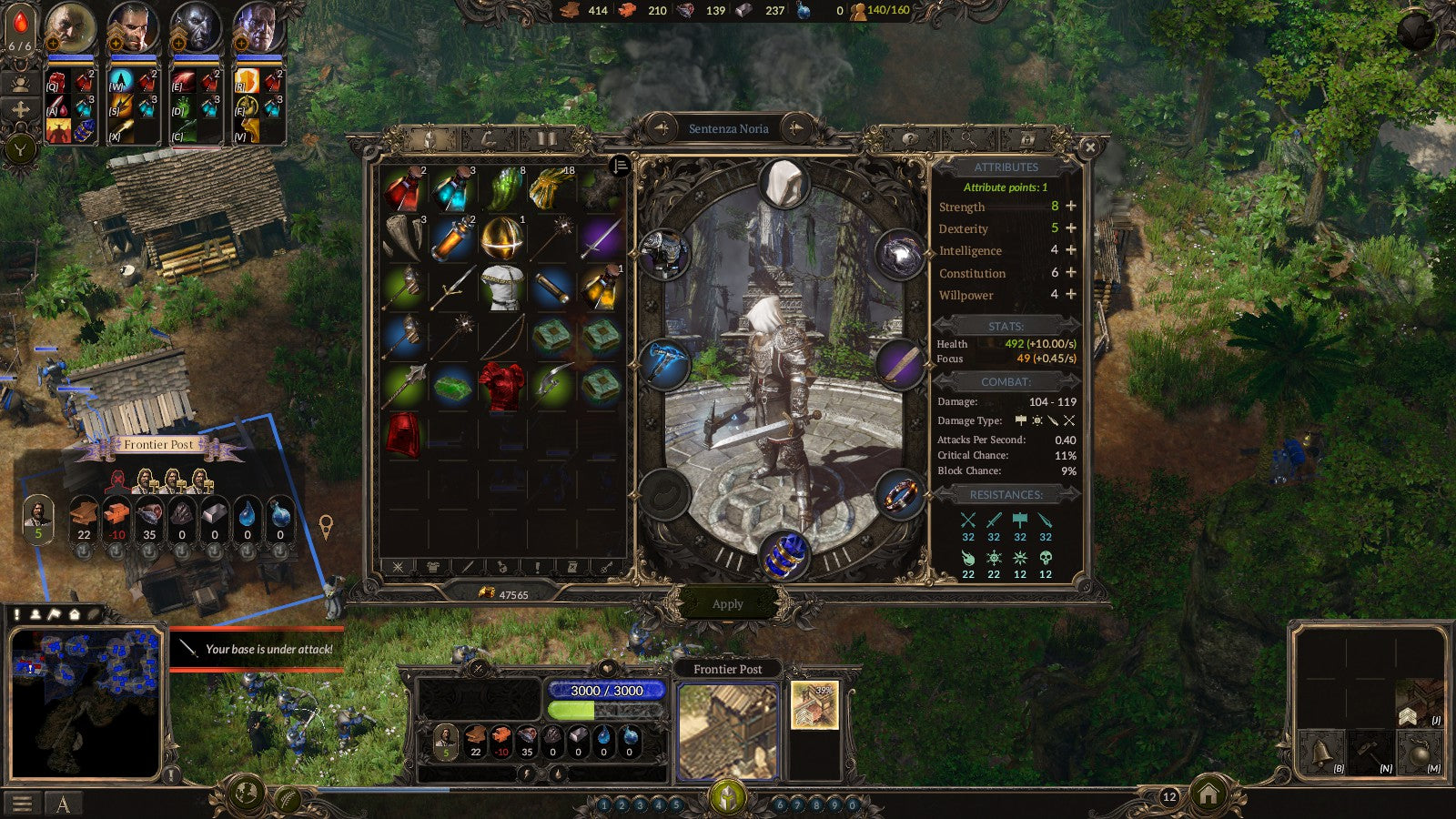Image resolution: width=1456 pixels, height=819 pixels.
Task: Select the first hero portrait
Action: click(x=69, y=27)
